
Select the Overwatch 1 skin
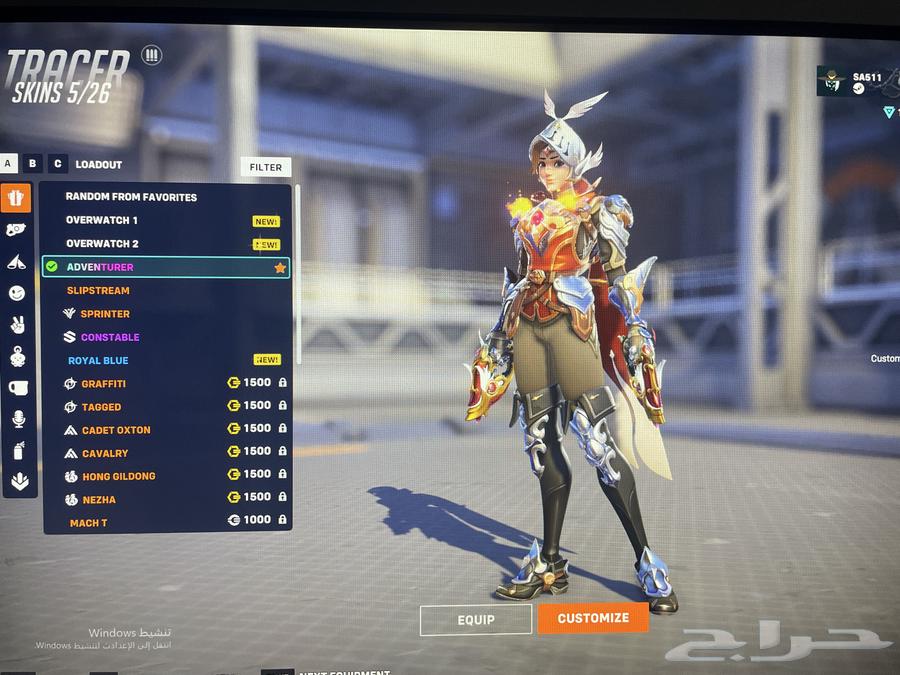tap(102, 220)
